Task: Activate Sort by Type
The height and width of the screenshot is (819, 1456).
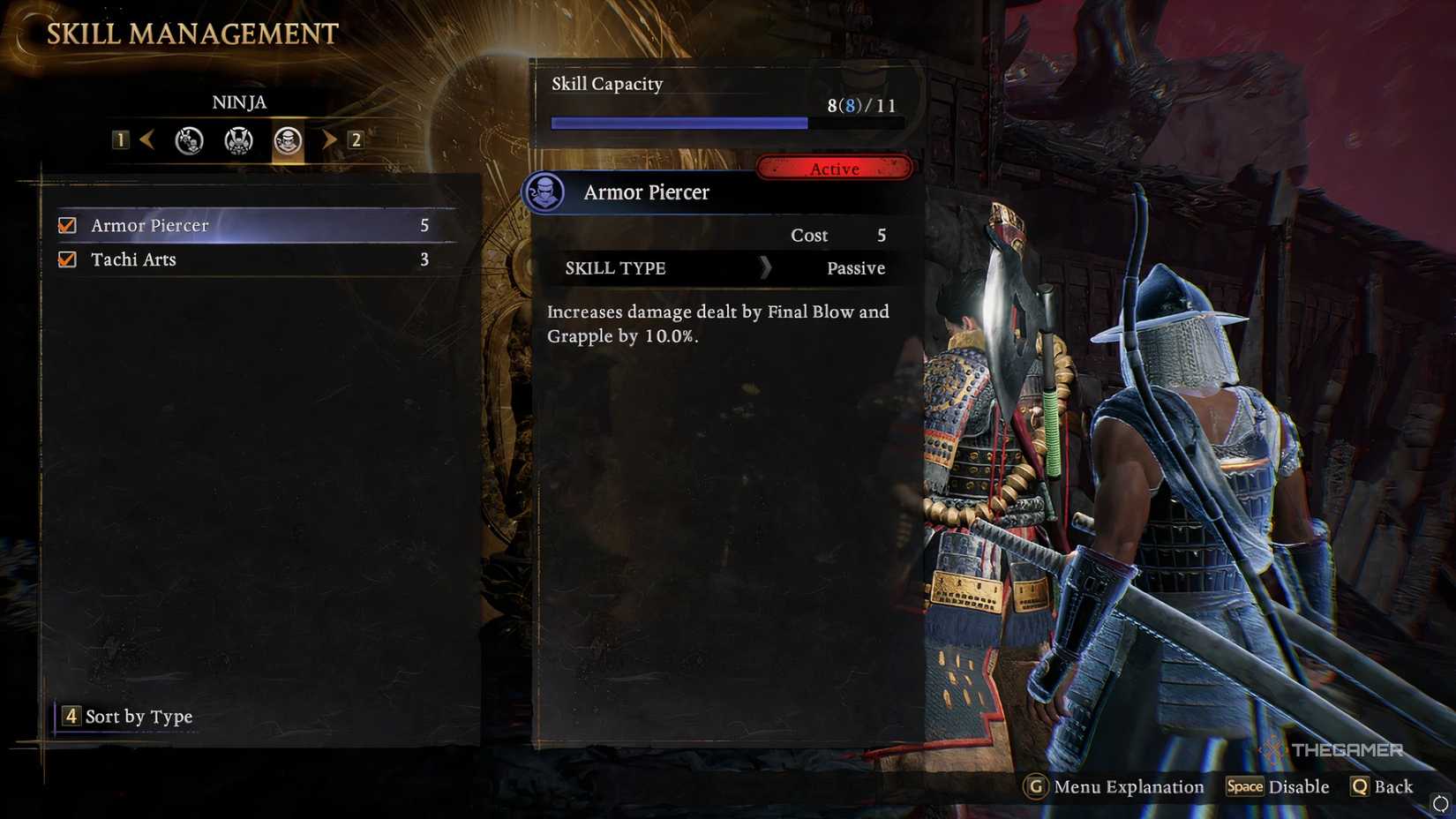Action: pos(125,717)
